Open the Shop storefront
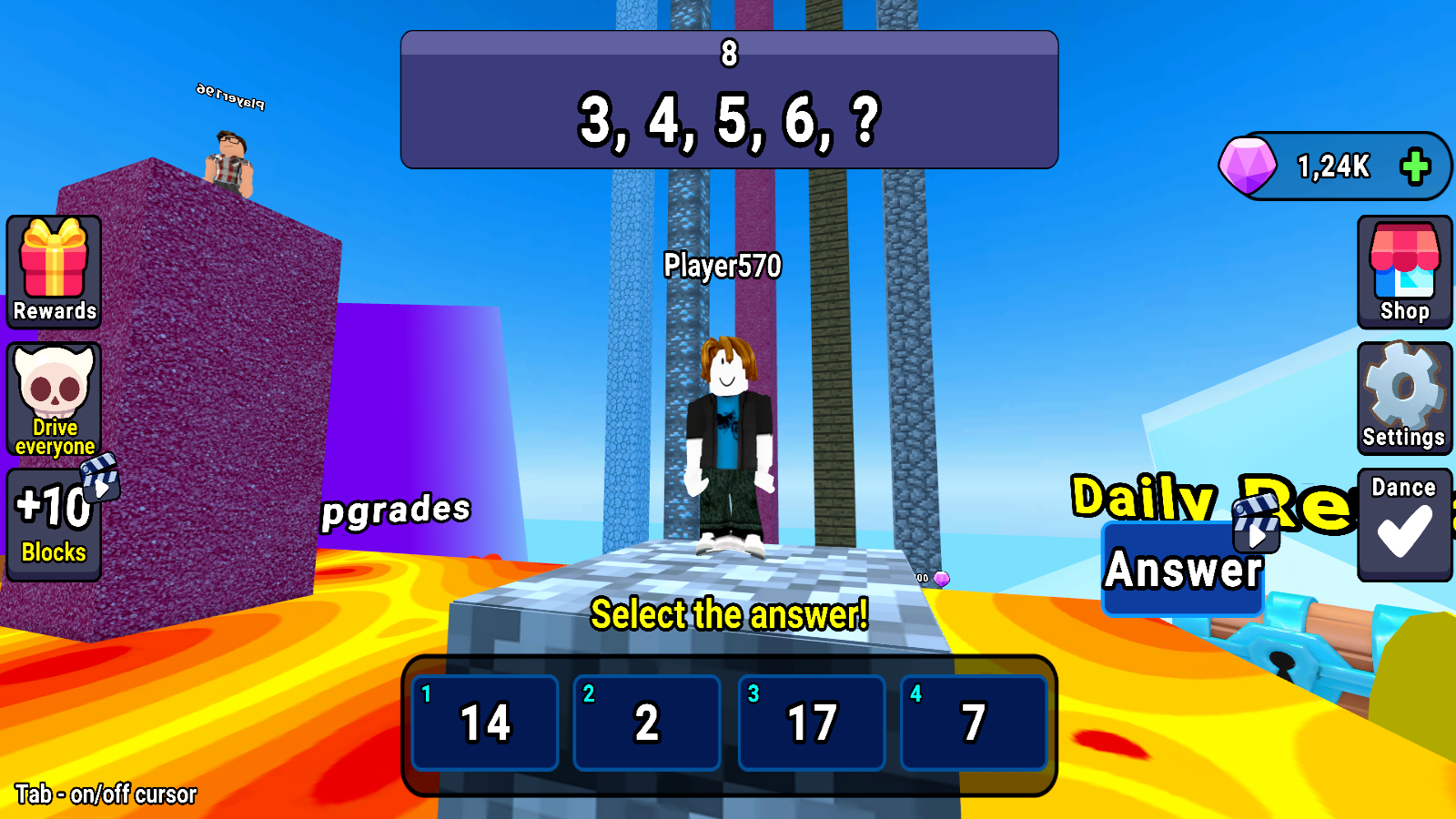Screen dimensions: 1456x819 coord(1404,270)
